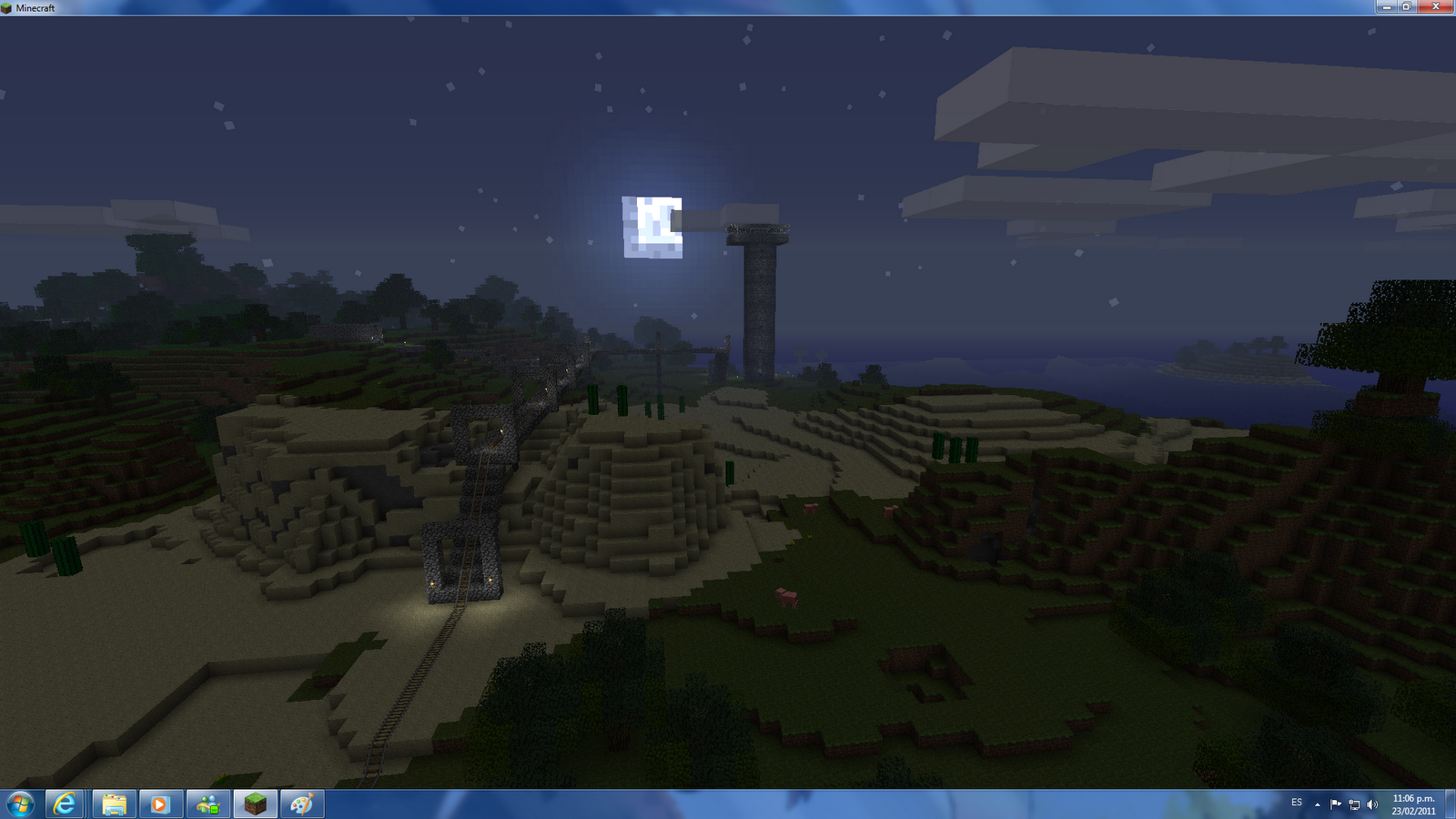Launch Microsoft Paint from the taskbar
The image size is (1456, 819).
pos(303,804)
